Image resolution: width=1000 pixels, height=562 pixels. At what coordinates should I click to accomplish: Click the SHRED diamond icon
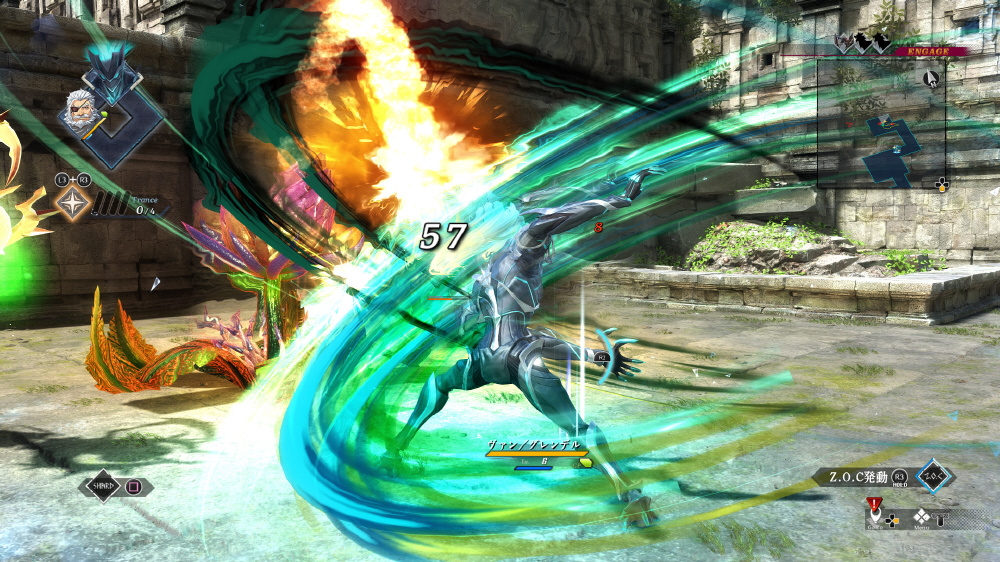[x=102, y=487]
